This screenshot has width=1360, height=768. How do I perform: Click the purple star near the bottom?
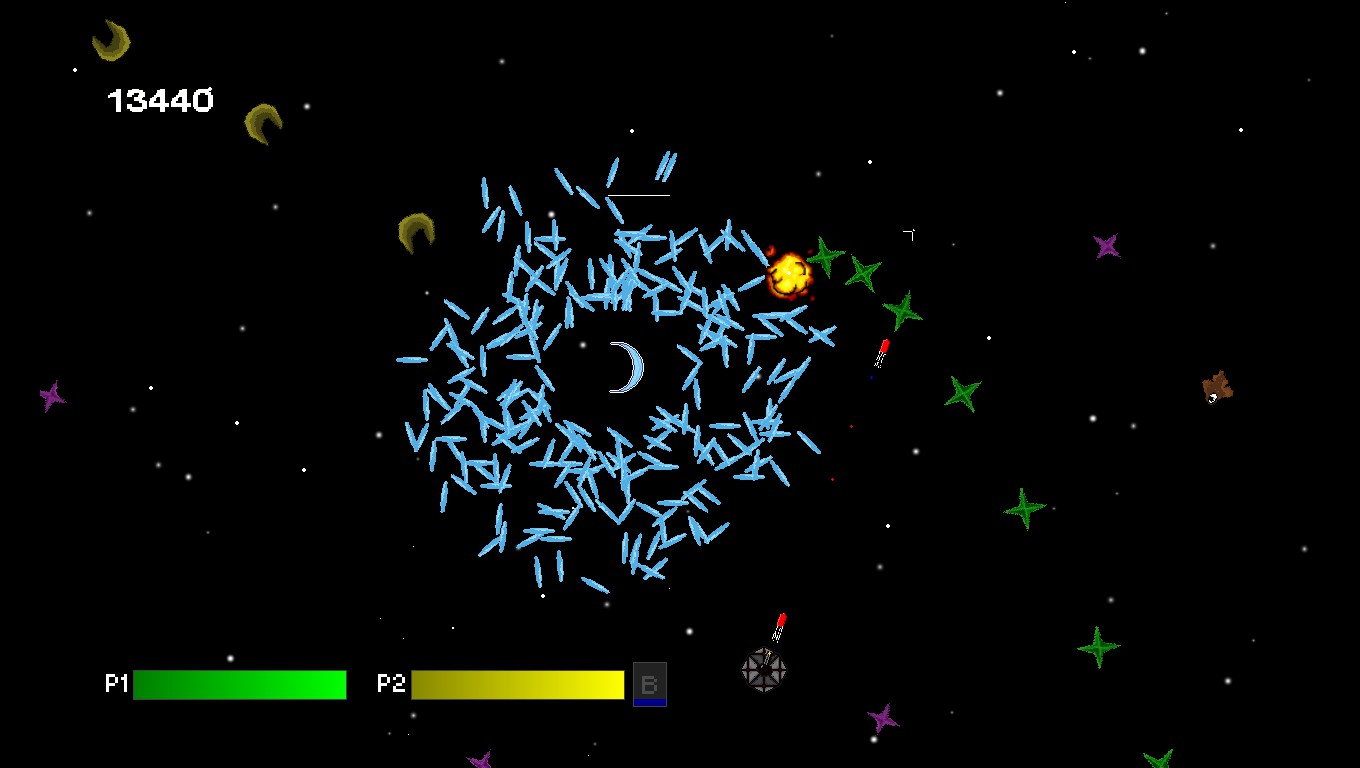click(884, 719)
